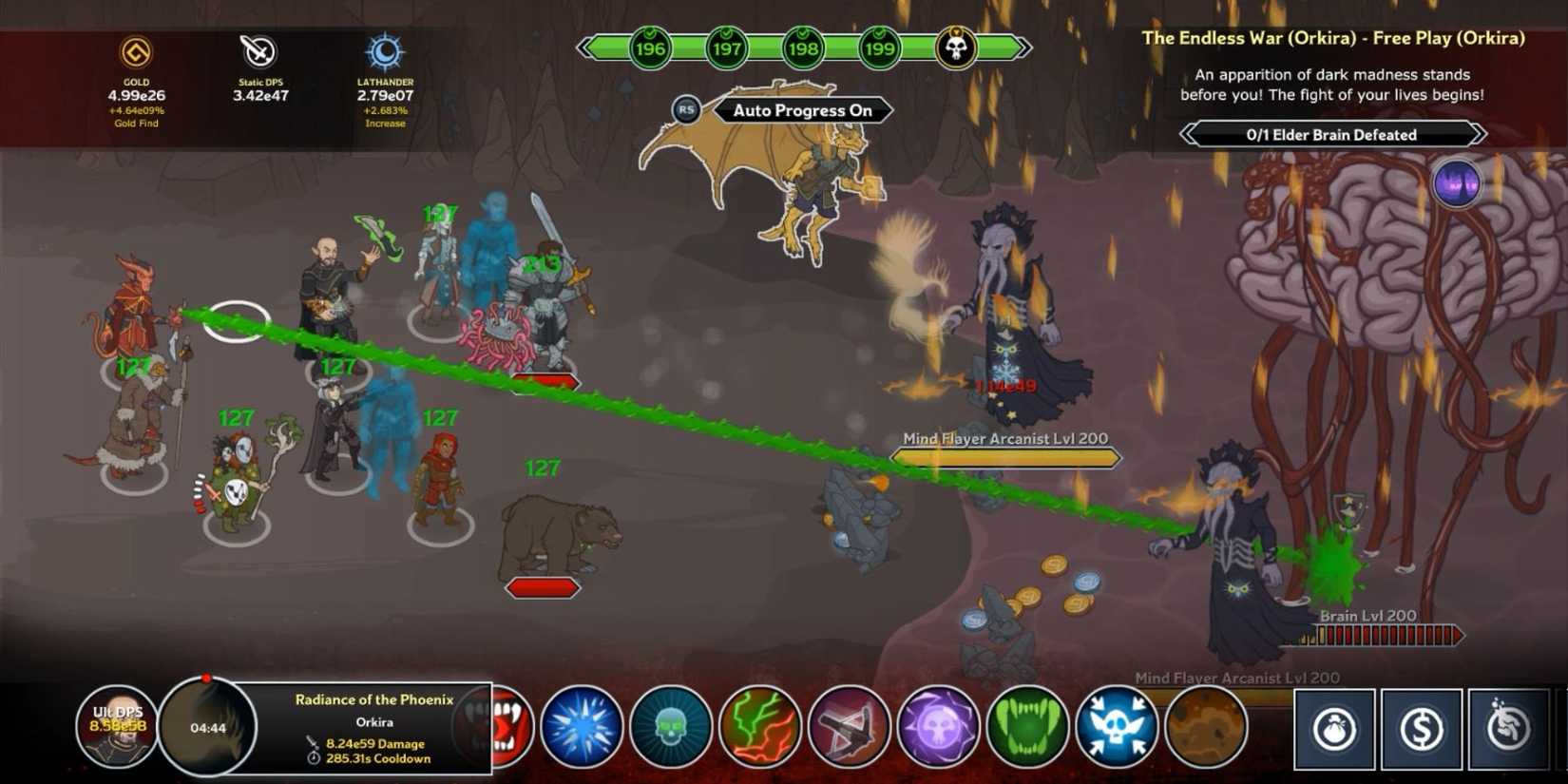Toggle the purple orb icon near the brain
Viewport: 1568px width, 784px height.
pyautogui.click(x=1456, y=182)
